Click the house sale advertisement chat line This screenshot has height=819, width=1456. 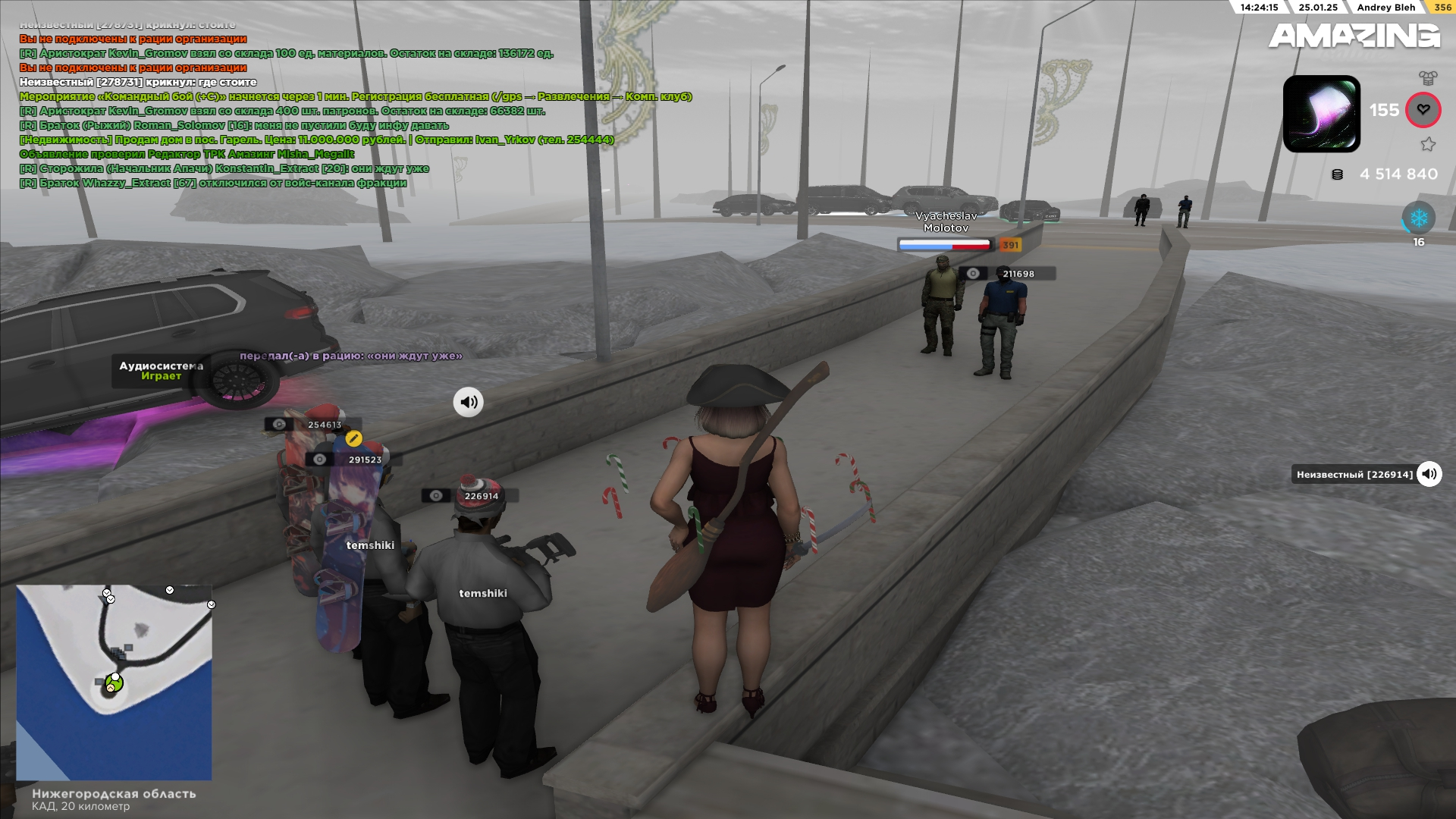click(x=316, y=140)
